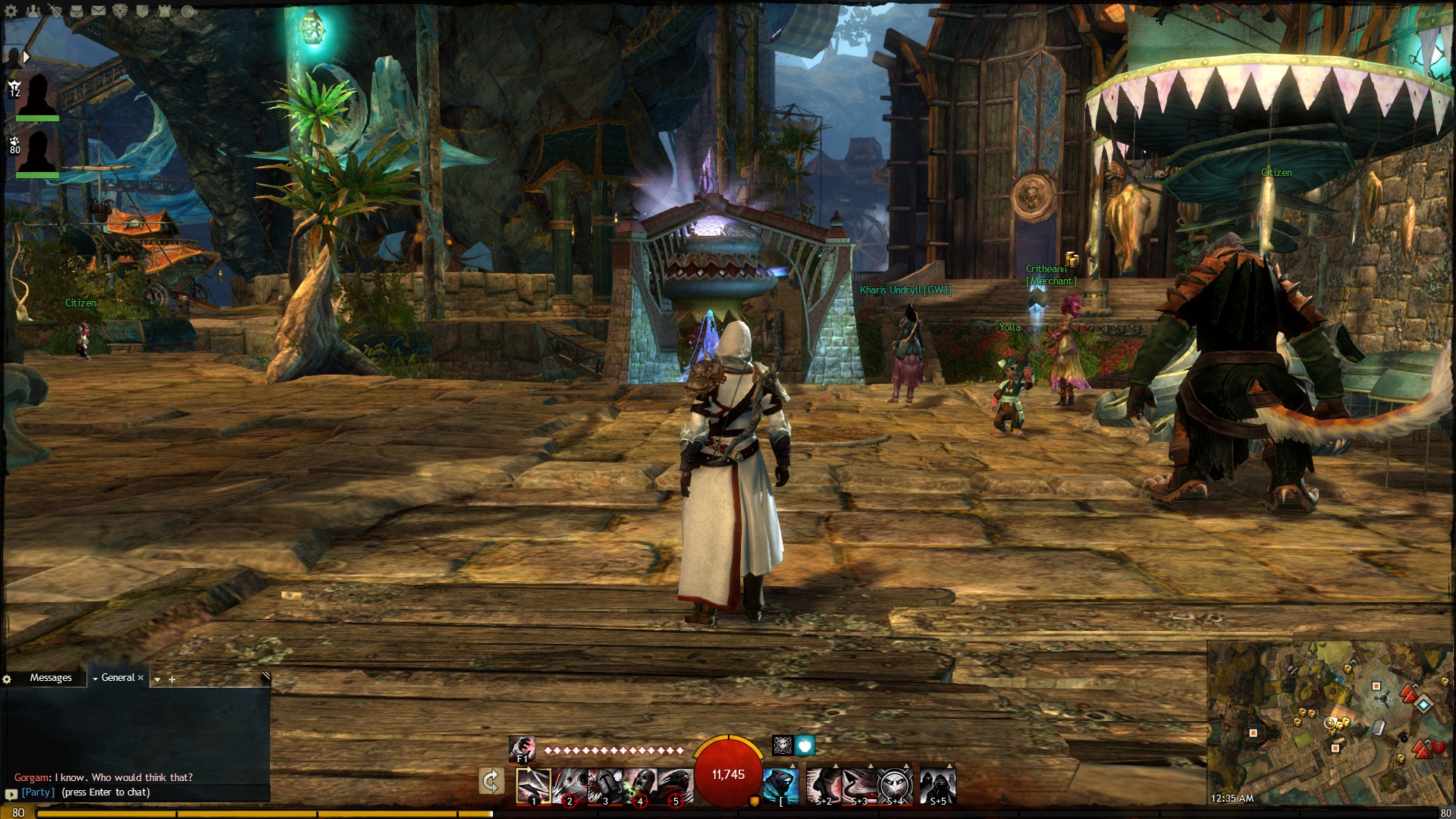Activate the blue hooded healing skill
1456x819 pixels.
pos(781,786)
